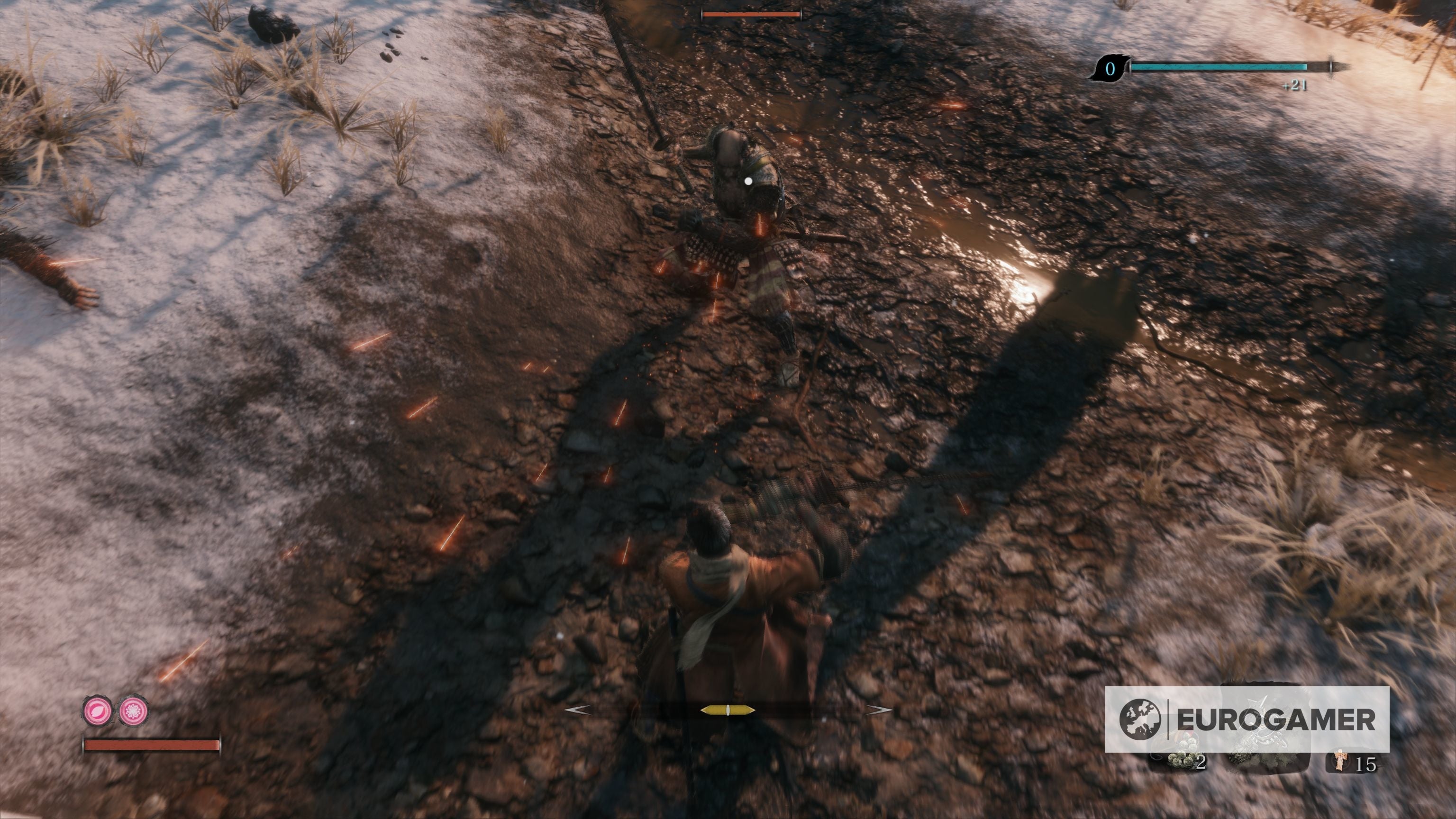
Task: Click the black Sen pouch icon
Action: tap(1111, 69)
